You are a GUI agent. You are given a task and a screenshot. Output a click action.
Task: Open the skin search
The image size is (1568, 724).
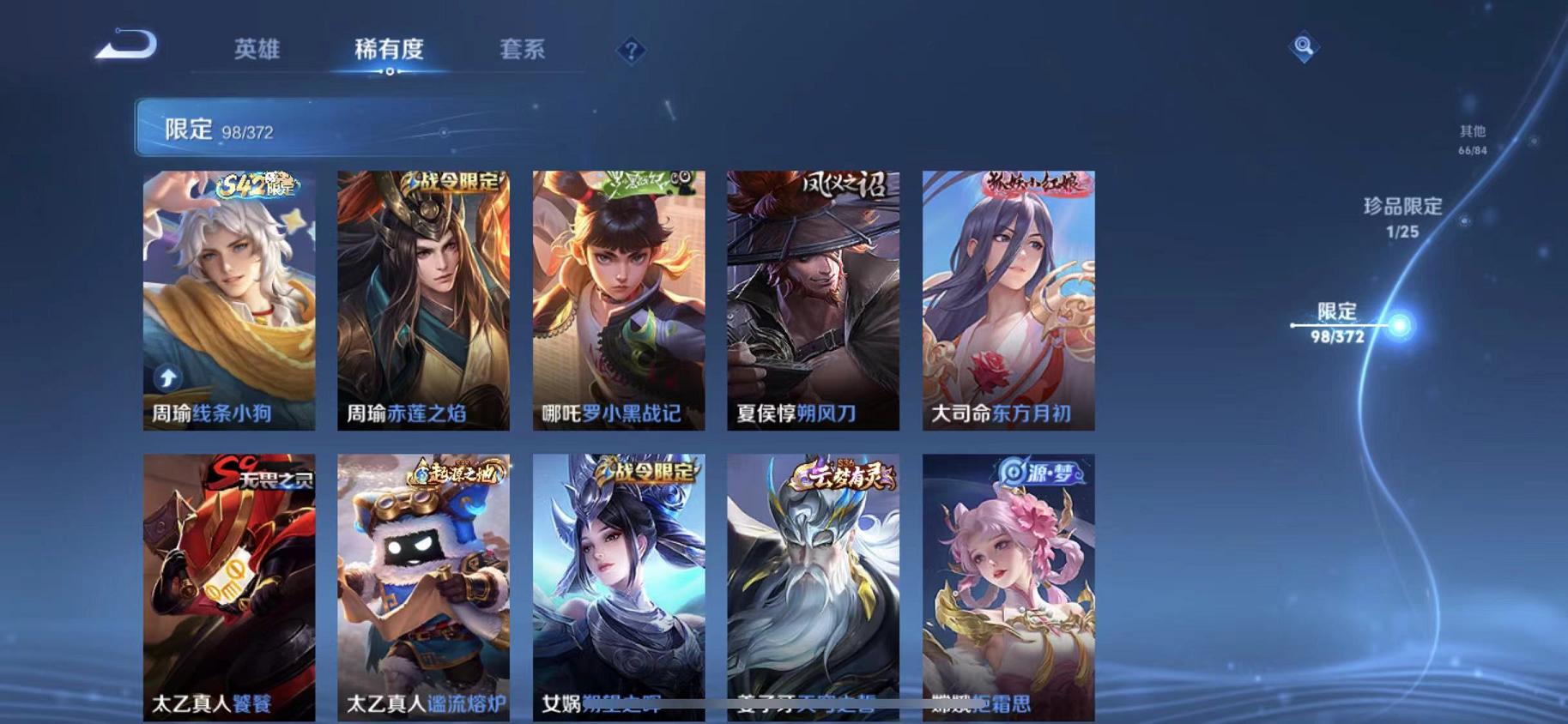(x=1303, y=47)
